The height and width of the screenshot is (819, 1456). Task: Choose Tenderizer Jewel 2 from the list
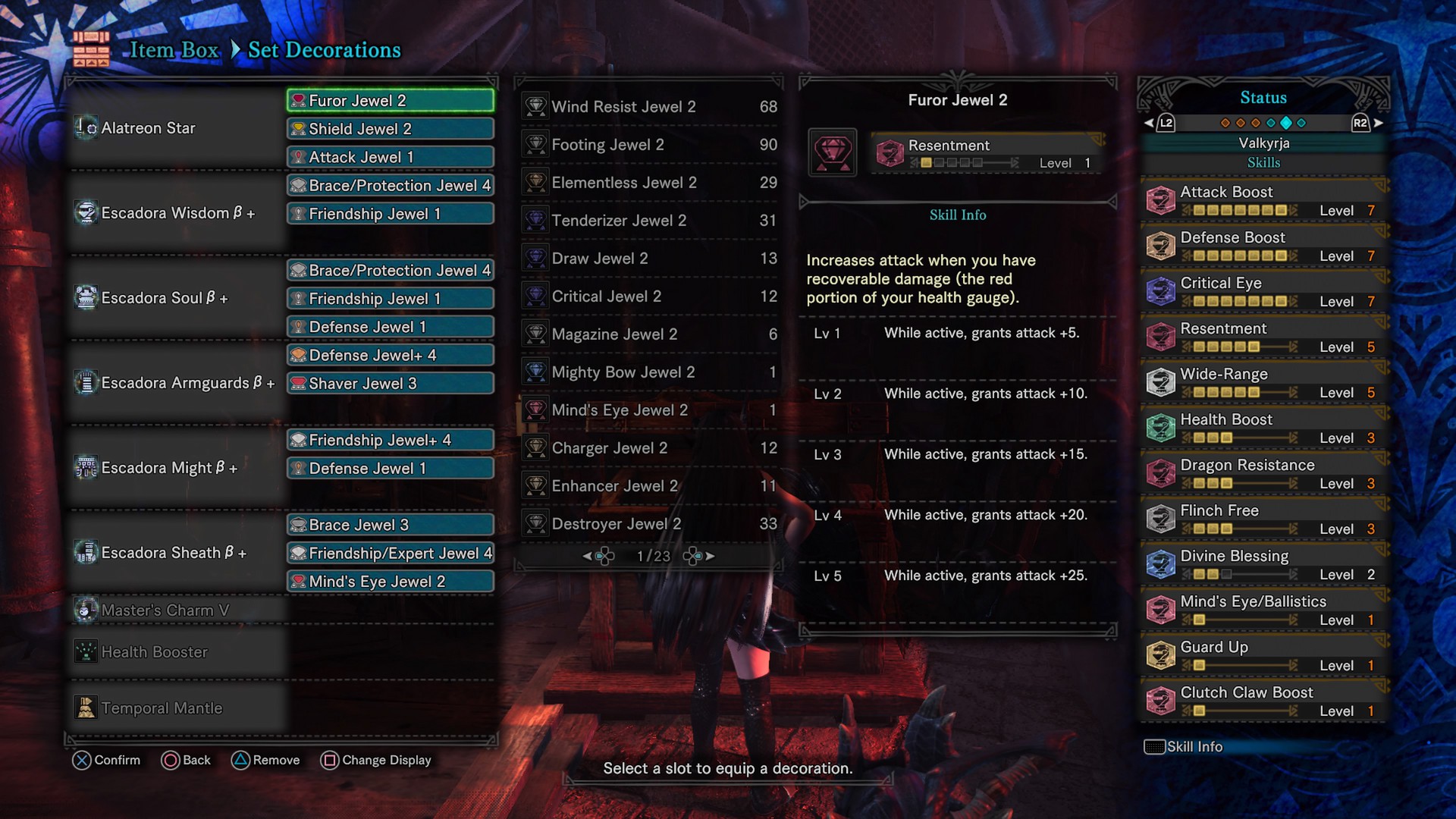tap(649, 221)
